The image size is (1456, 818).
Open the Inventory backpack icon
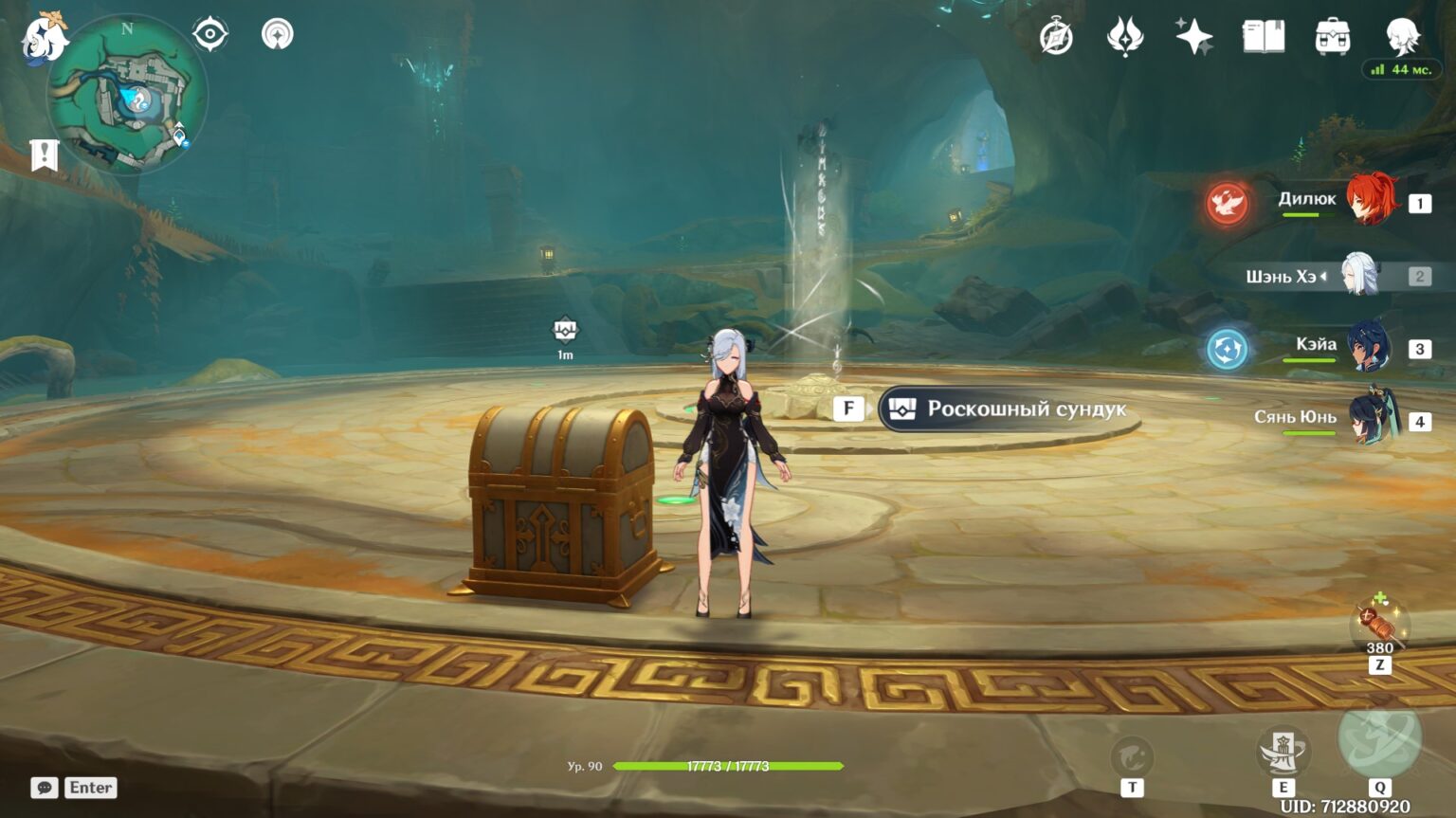coord(1333,36)
